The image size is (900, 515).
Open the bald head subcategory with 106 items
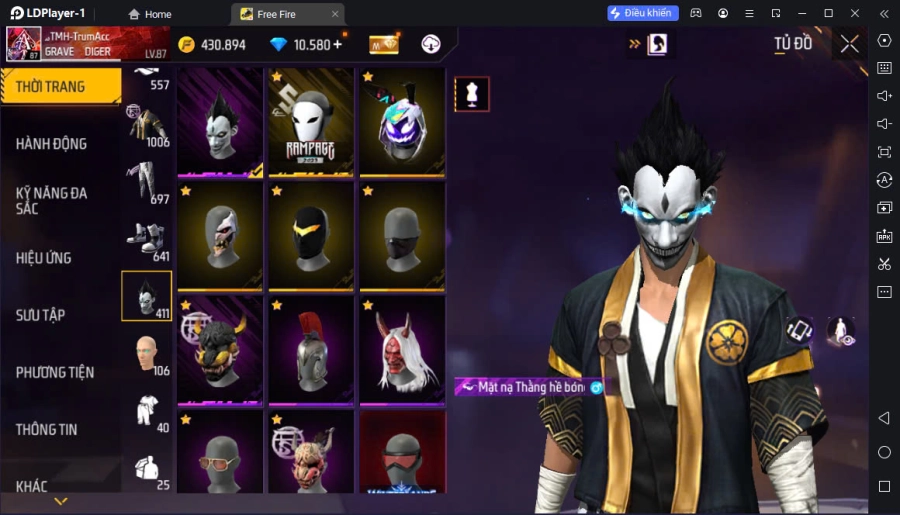[x=146, y=354]
